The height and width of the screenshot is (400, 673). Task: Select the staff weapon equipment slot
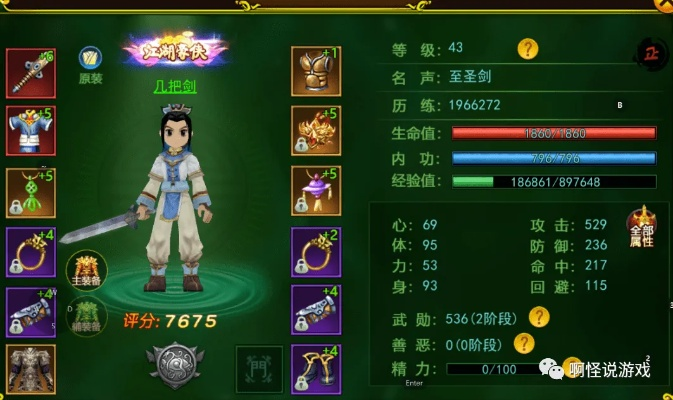tap(31, 71)
